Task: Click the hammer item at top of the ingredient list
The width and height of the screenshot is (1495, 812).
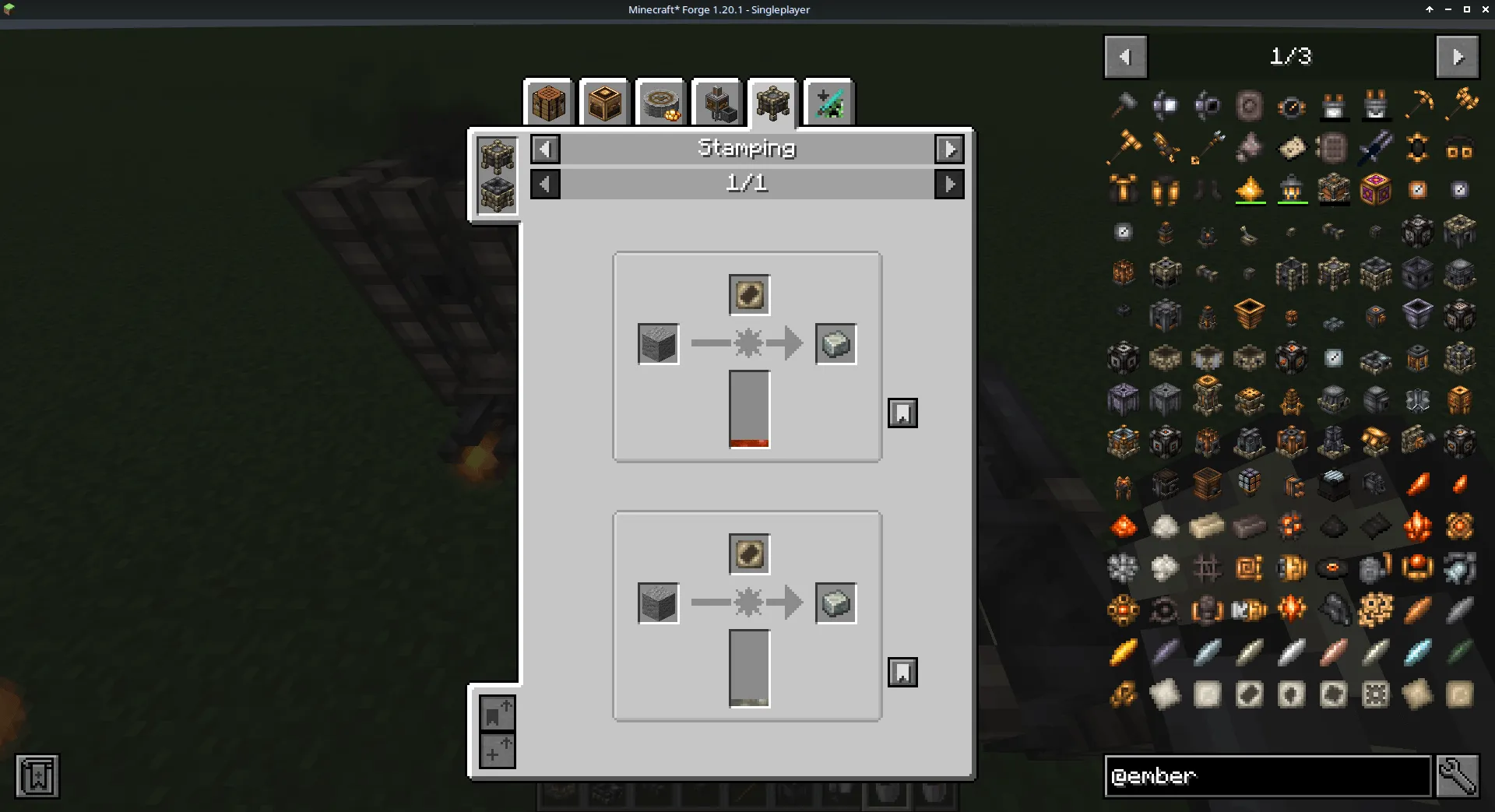Action: point(1124,105)
